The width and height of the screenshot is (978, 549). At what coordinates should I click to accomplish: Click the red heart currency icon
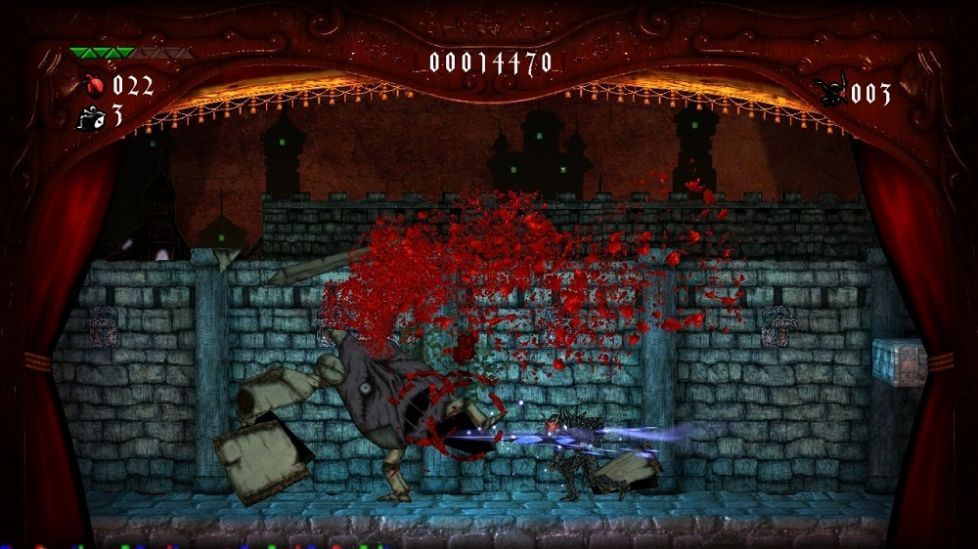(93, 84)
